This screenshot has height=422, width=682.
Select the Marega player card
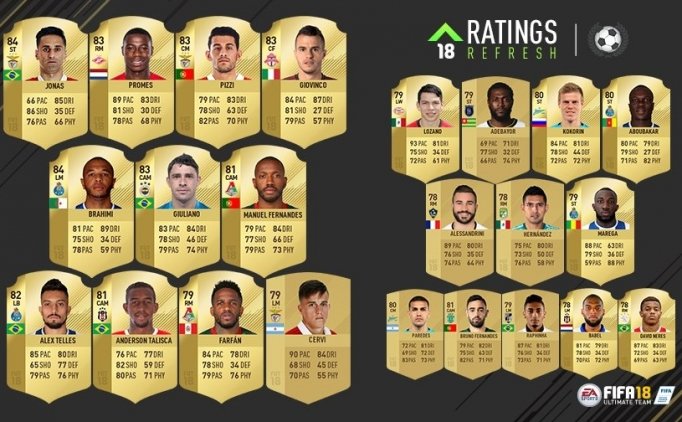(x=600, y=228)
